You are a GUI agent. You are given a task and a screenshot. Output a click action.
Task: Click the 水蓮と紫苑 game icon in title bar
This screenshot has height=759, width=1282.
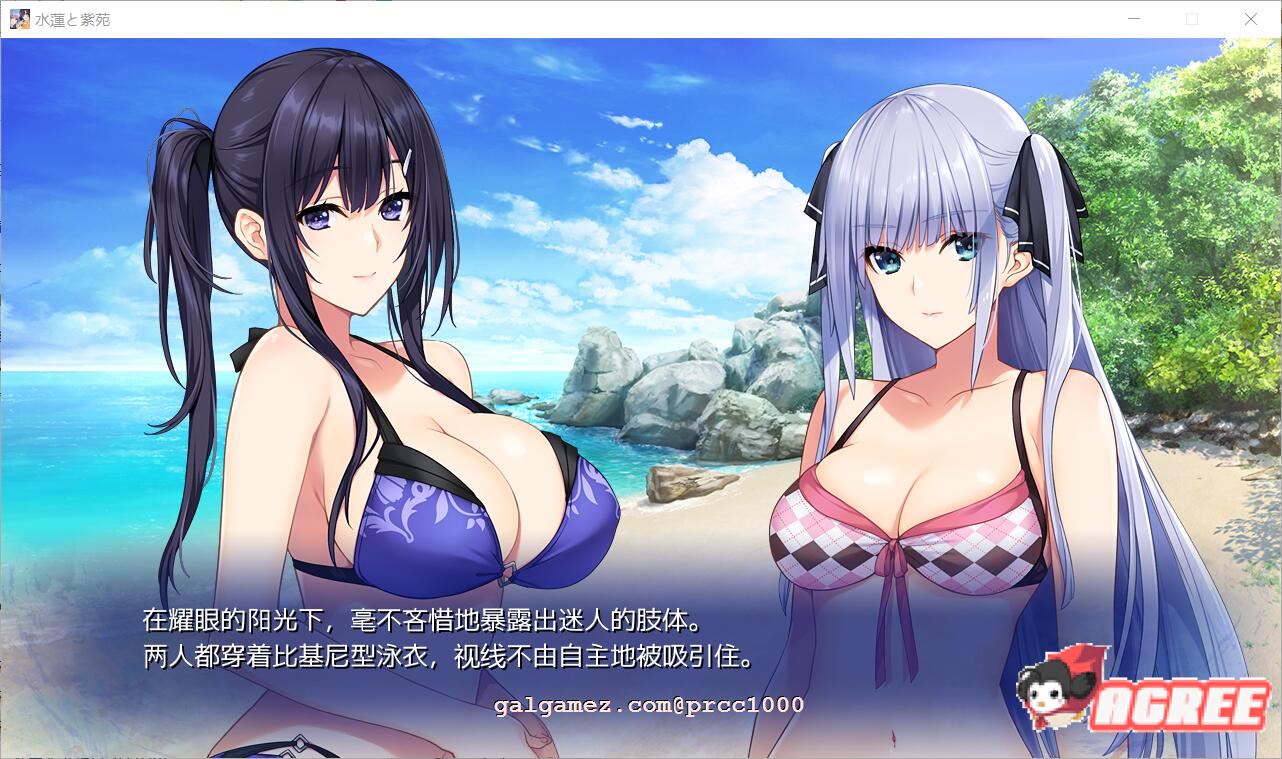pyautogui.click(x=18, y=19)
